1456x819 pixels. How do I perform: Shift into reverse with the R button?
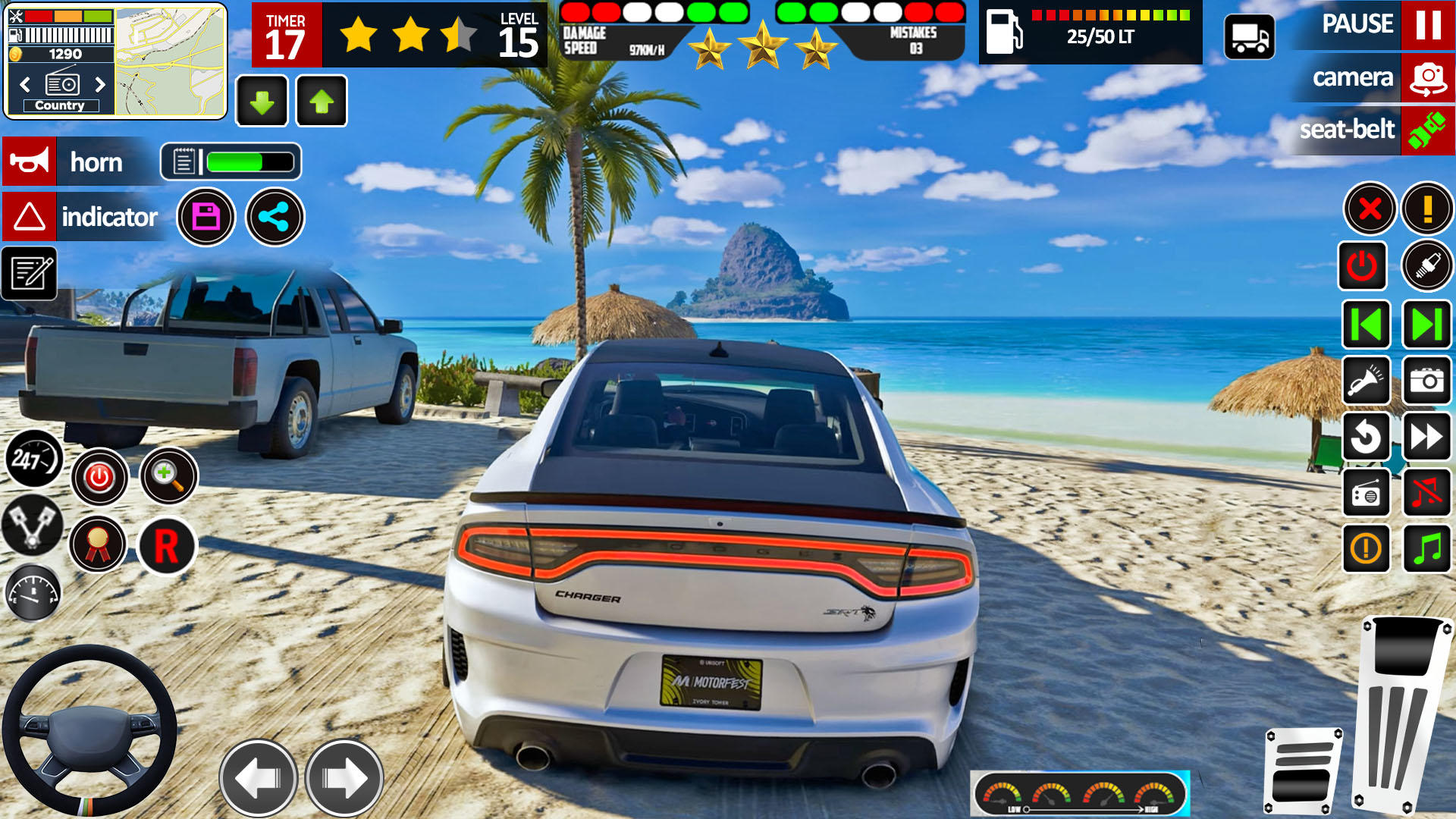[167, 546]
